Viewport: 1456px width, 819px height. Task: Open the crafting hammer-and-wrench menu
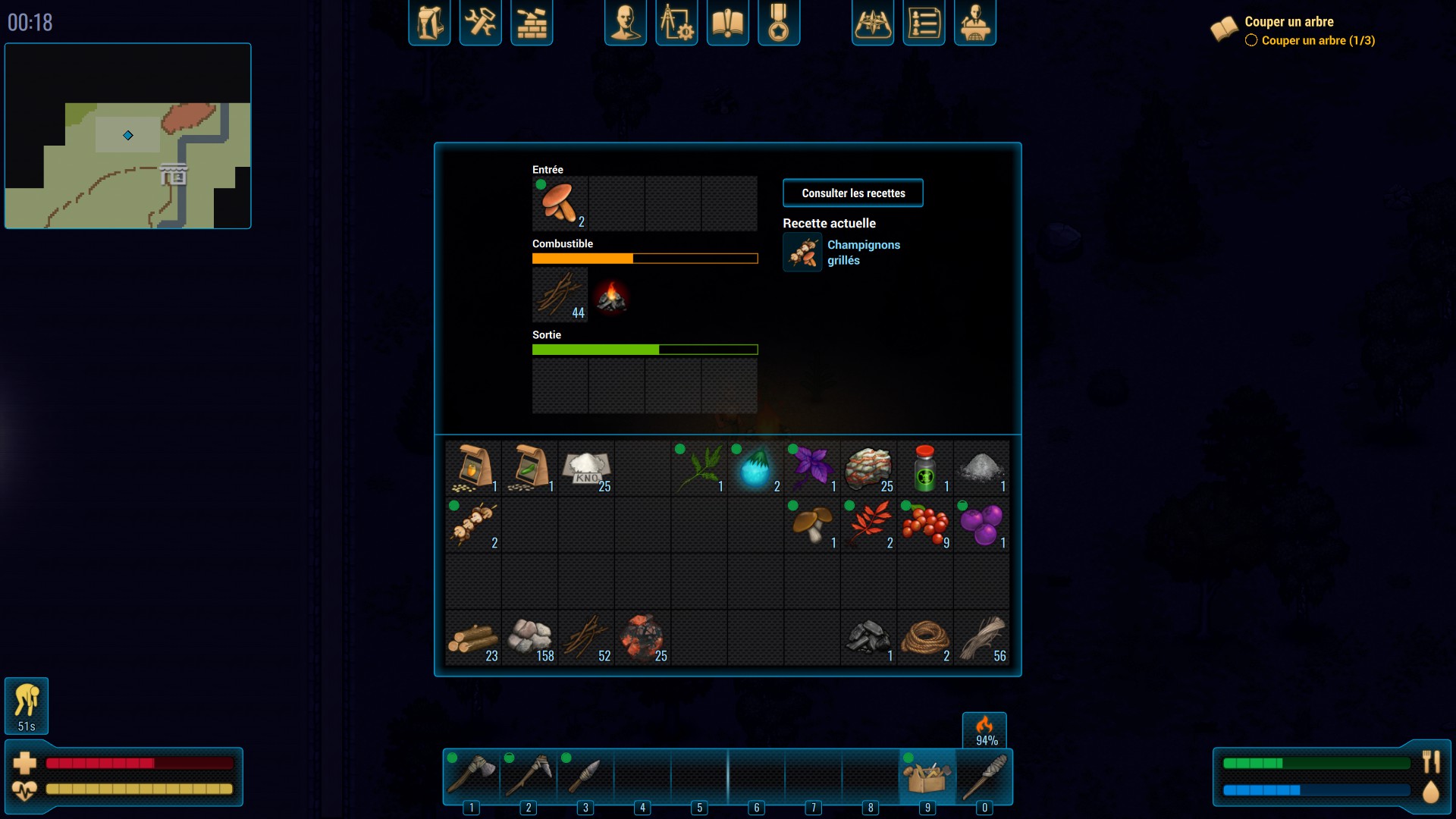pyautogui.click(x=480, y=23)
